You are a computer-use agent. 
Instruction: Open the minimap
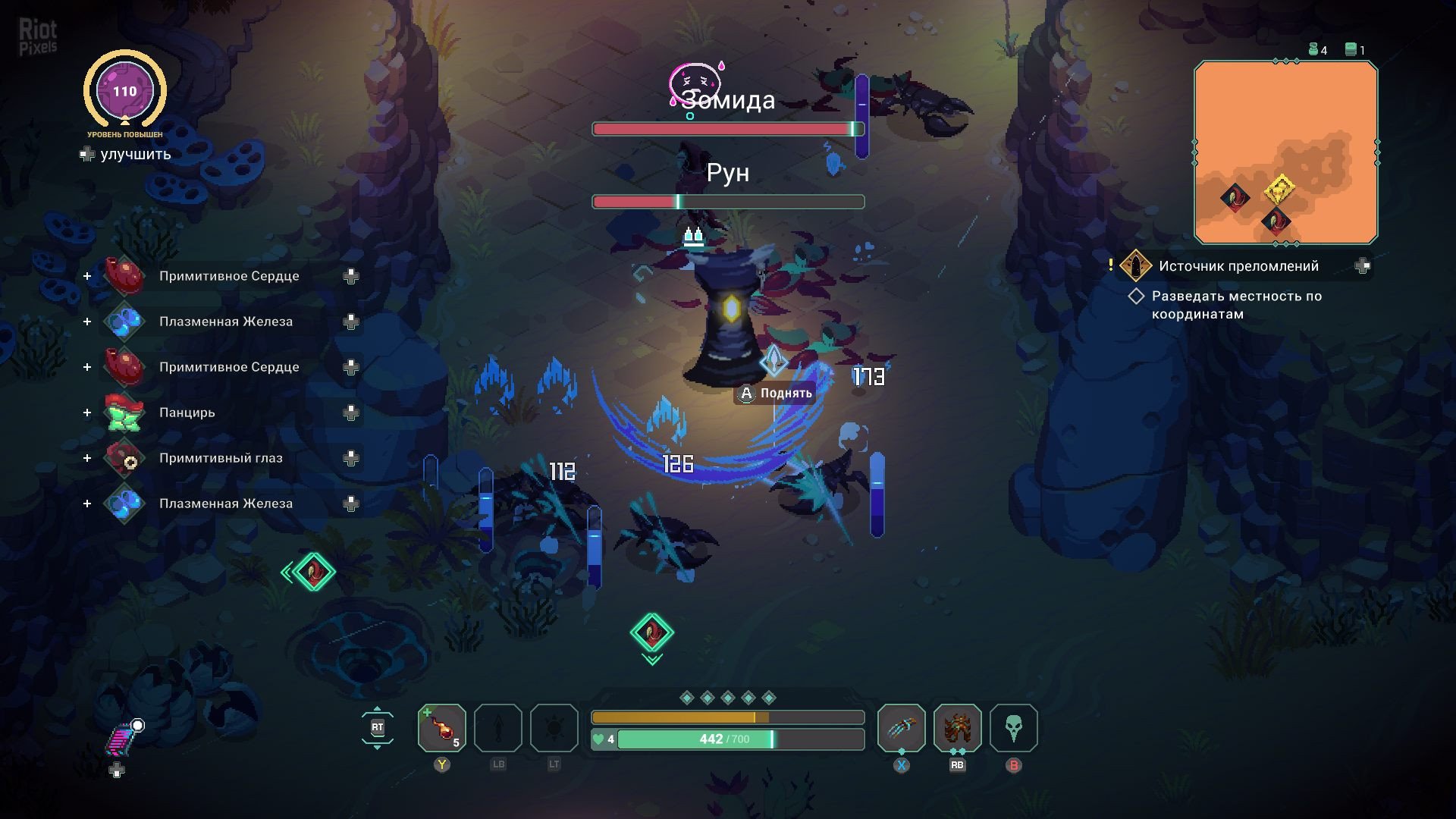[x=1285, y=152]
